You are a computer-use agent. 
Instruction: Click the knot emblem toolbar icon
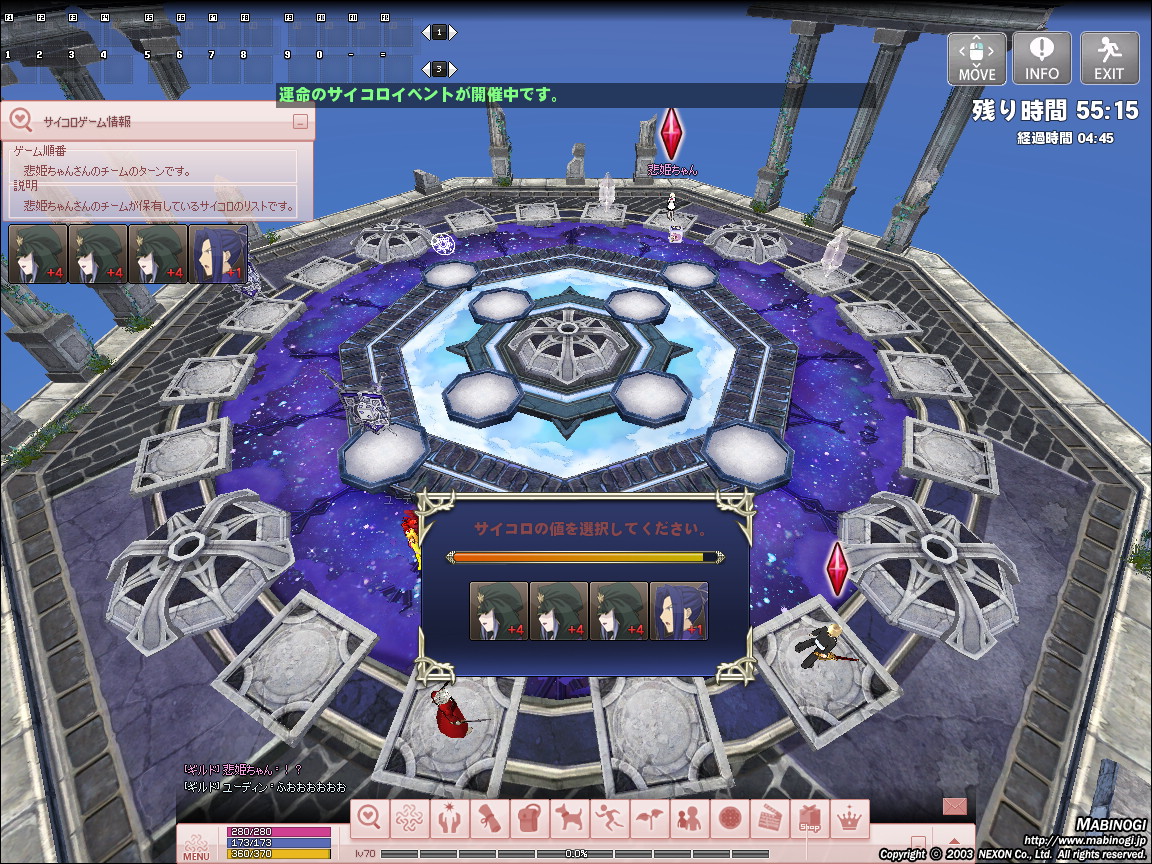tap(410, 819)
